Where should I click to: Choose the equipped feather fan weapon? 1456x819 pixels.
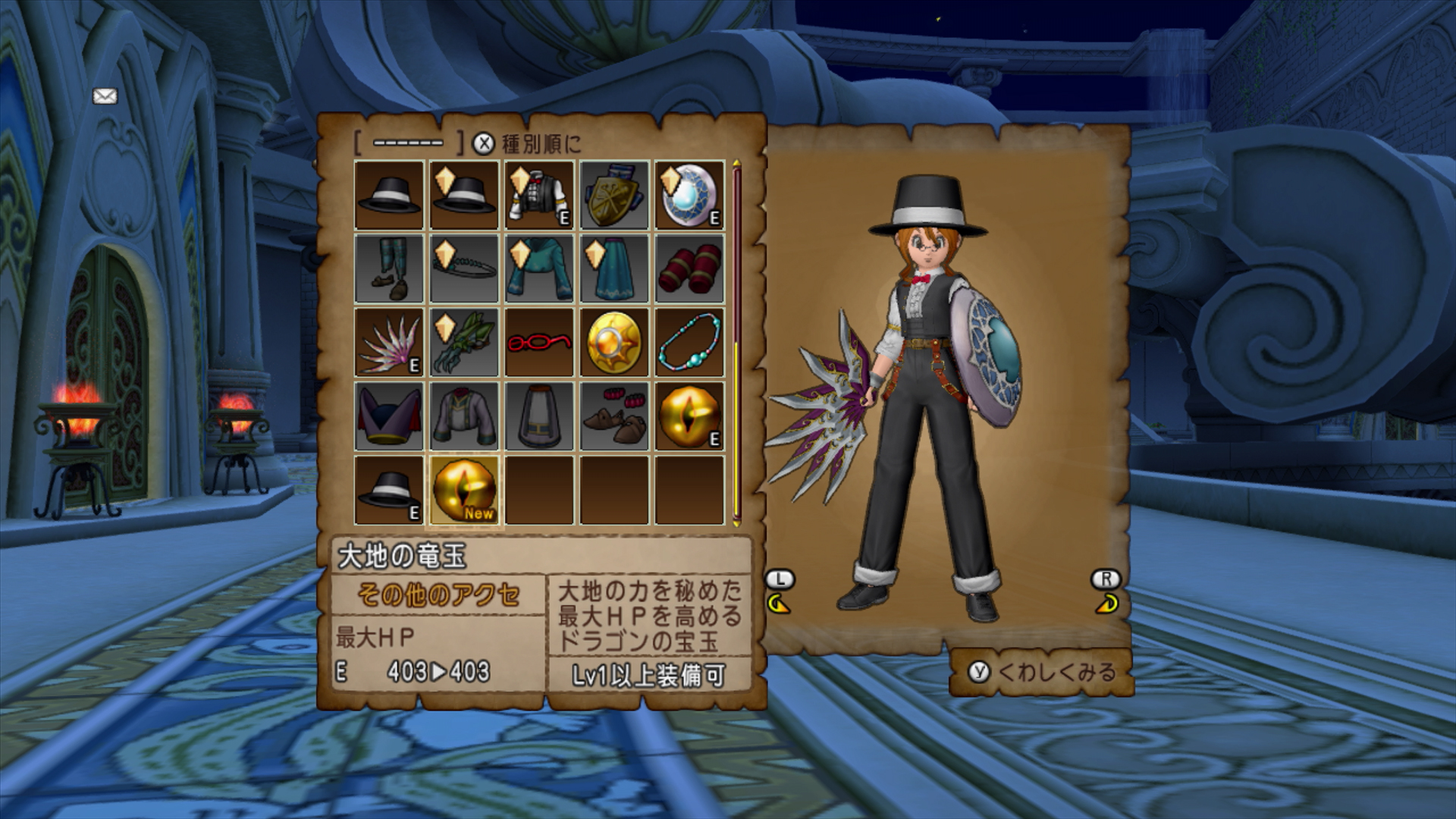pos(389,342)
